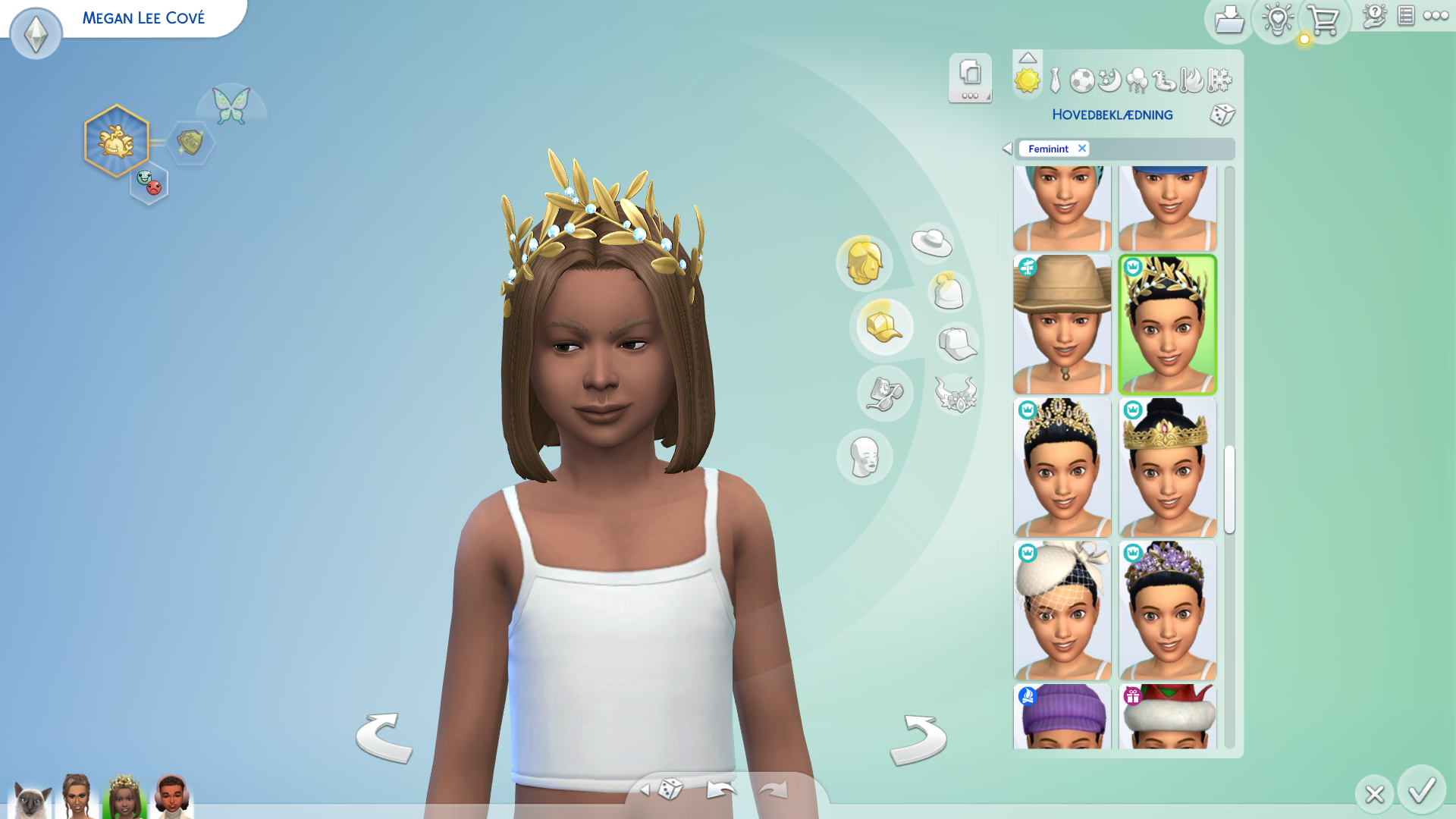Screen dimensions: 1456x819
Task: Select the tan bucket hat thumbnail
Action: coord(1062,325)
